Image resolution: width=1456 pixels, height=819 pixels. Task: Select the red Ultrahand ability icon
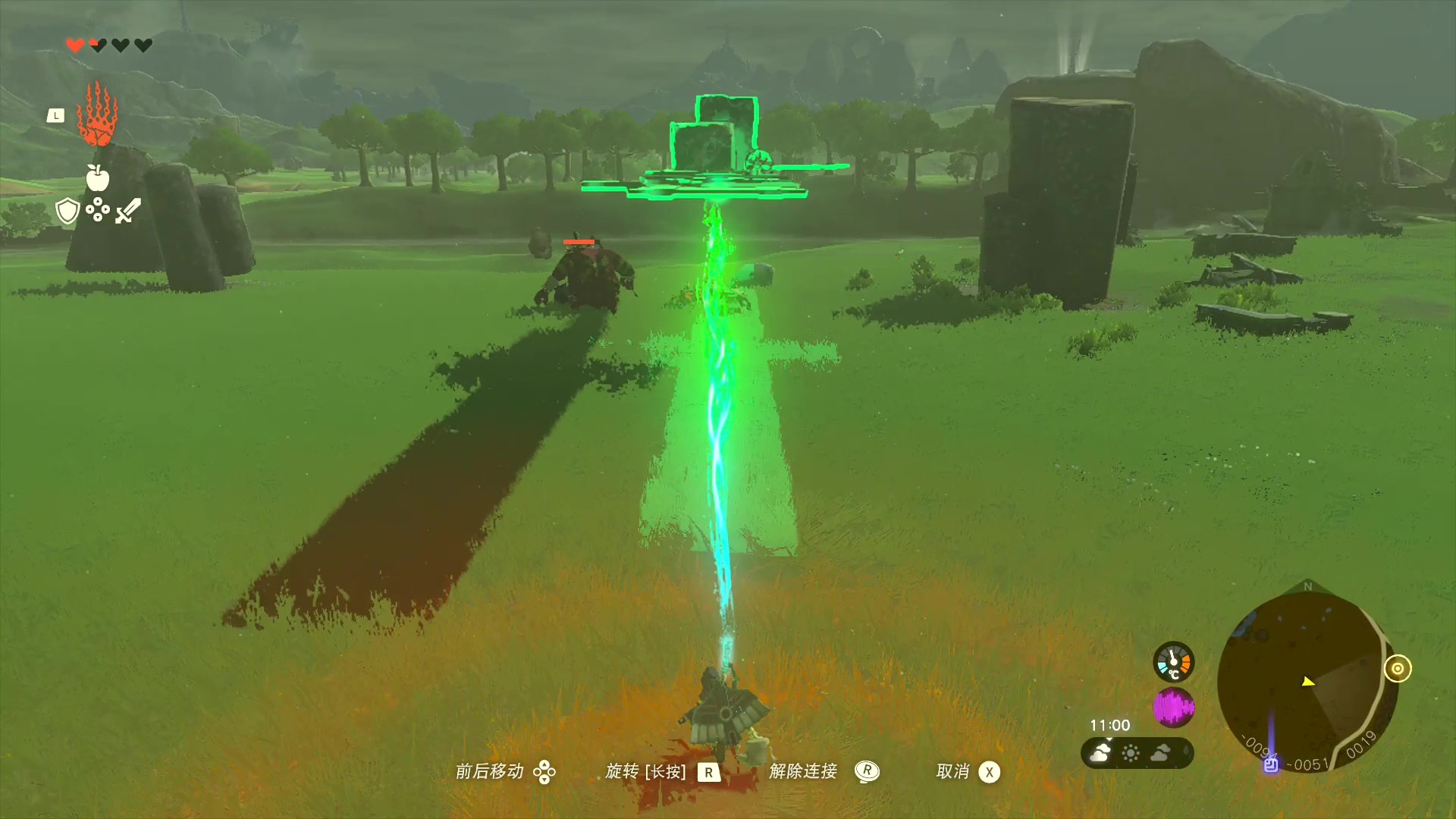click(x=97, y=115)
